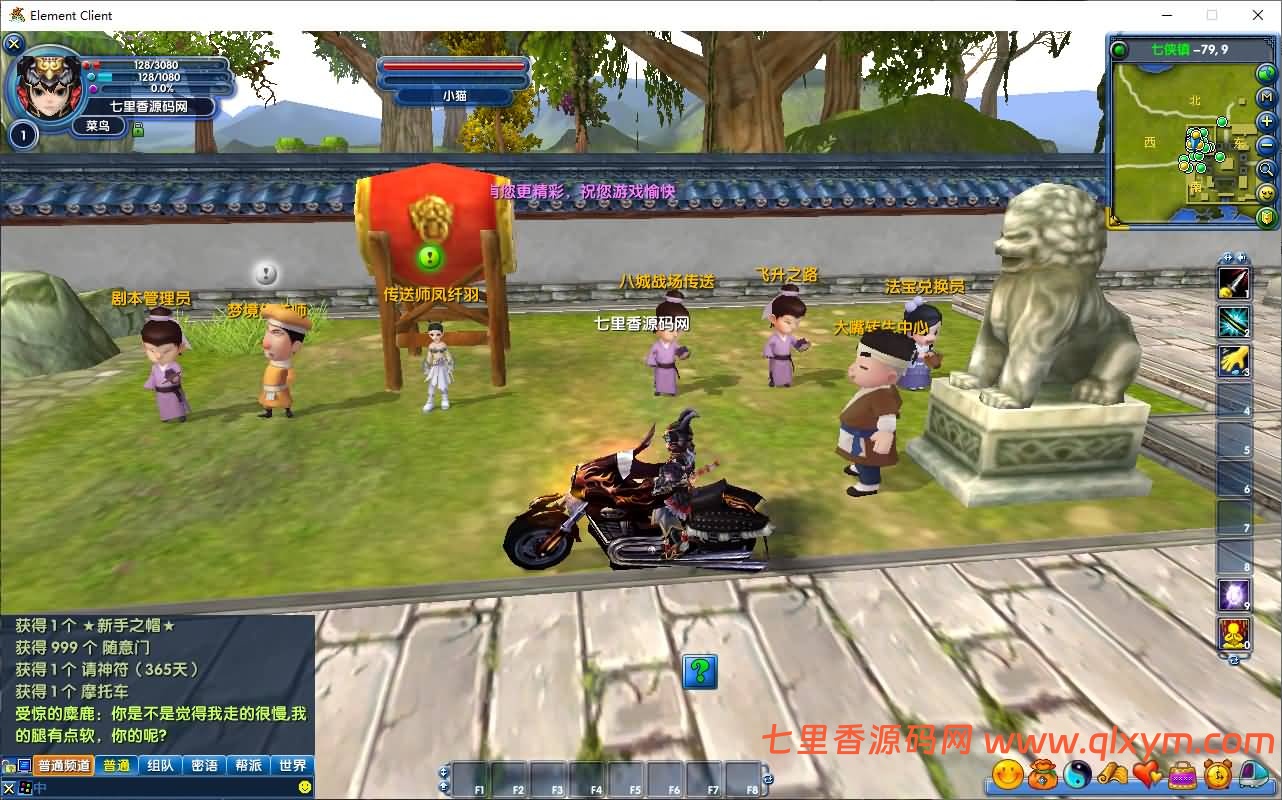The width and height of the screenshot is (1282, 800).
Task: Open the 普通频道 channel selector
Action: pos(63,764)
